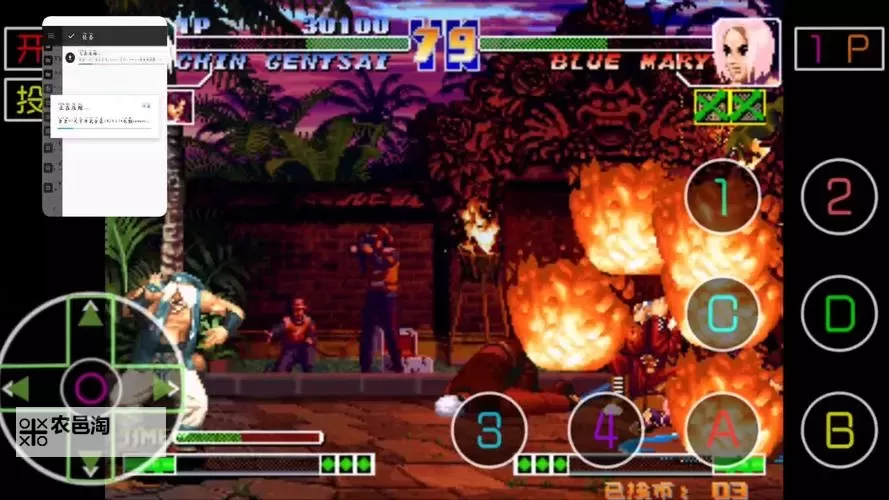Tap the purple circle at d-pad center
This screenshot has width=889, height=500.
91,388
